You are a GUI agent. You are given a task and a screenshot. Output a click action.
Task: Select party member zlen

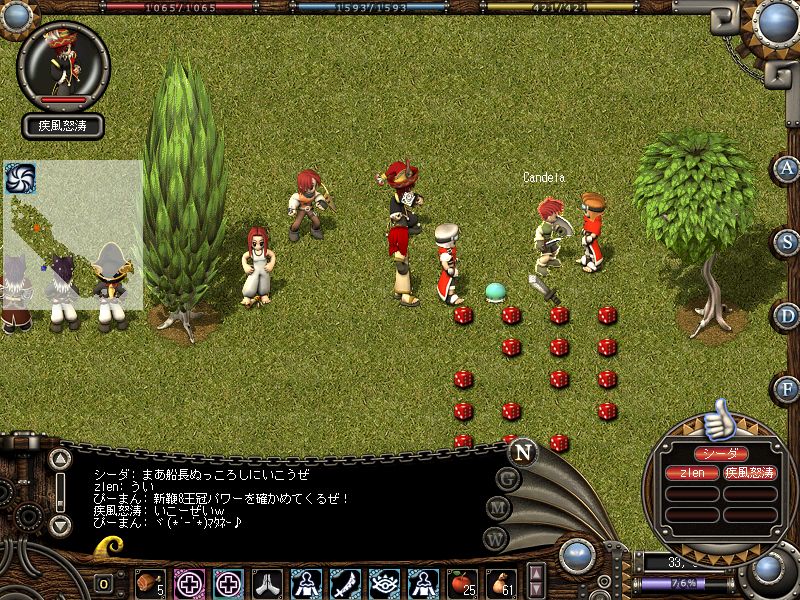[692, 472]
